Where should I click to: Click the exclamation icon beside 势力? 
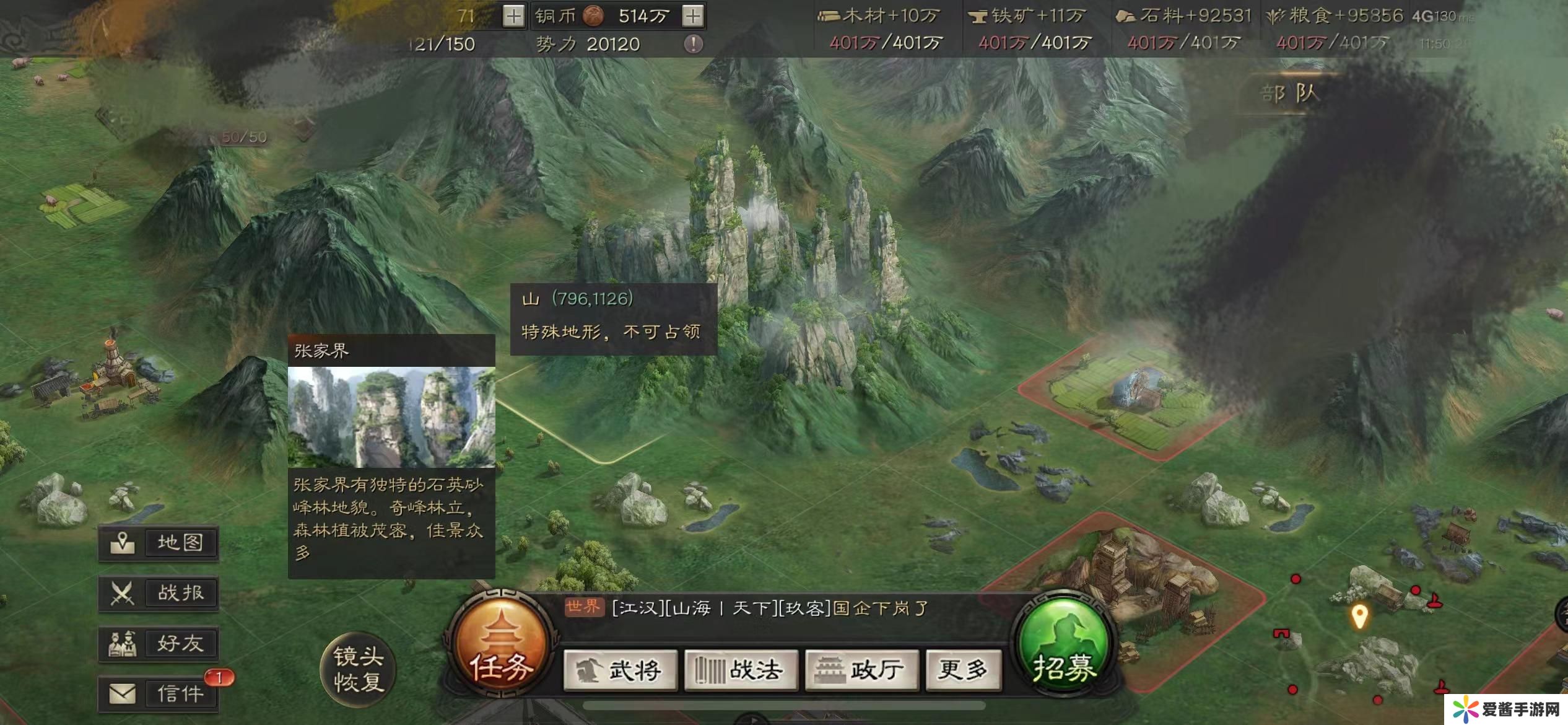point(693,44)
